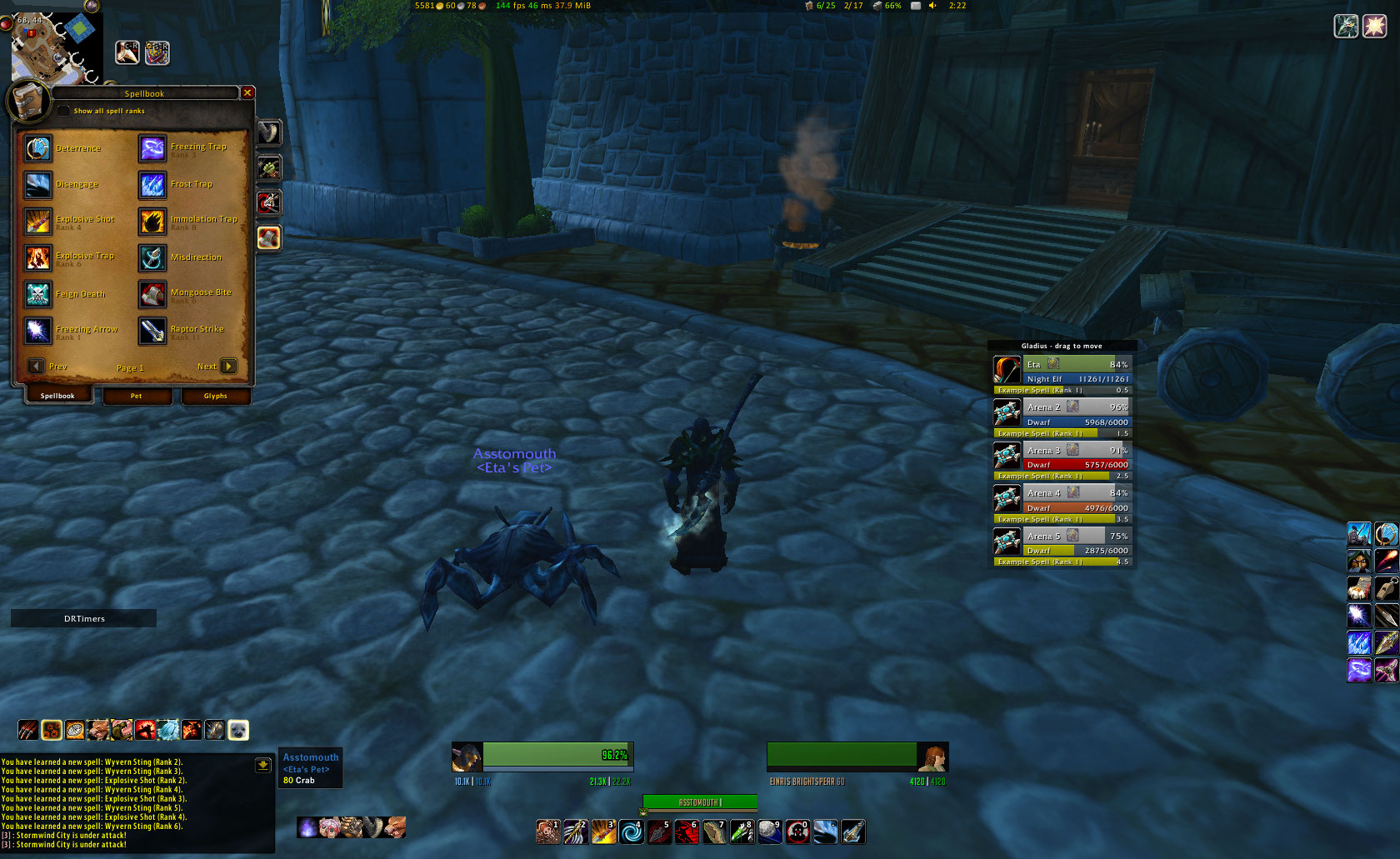Switch to the Pet tab
This screenshot has width=1400, height=859.
(137, 396)
